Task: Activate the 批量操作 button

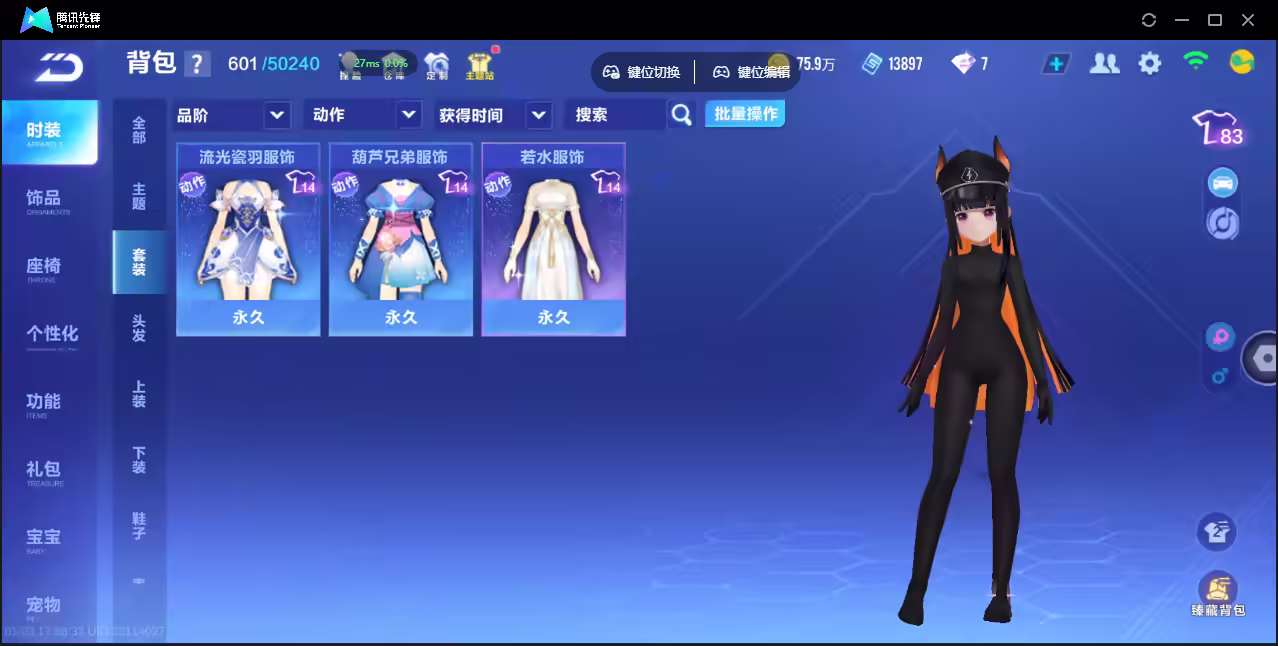Action: coord(745,114)
